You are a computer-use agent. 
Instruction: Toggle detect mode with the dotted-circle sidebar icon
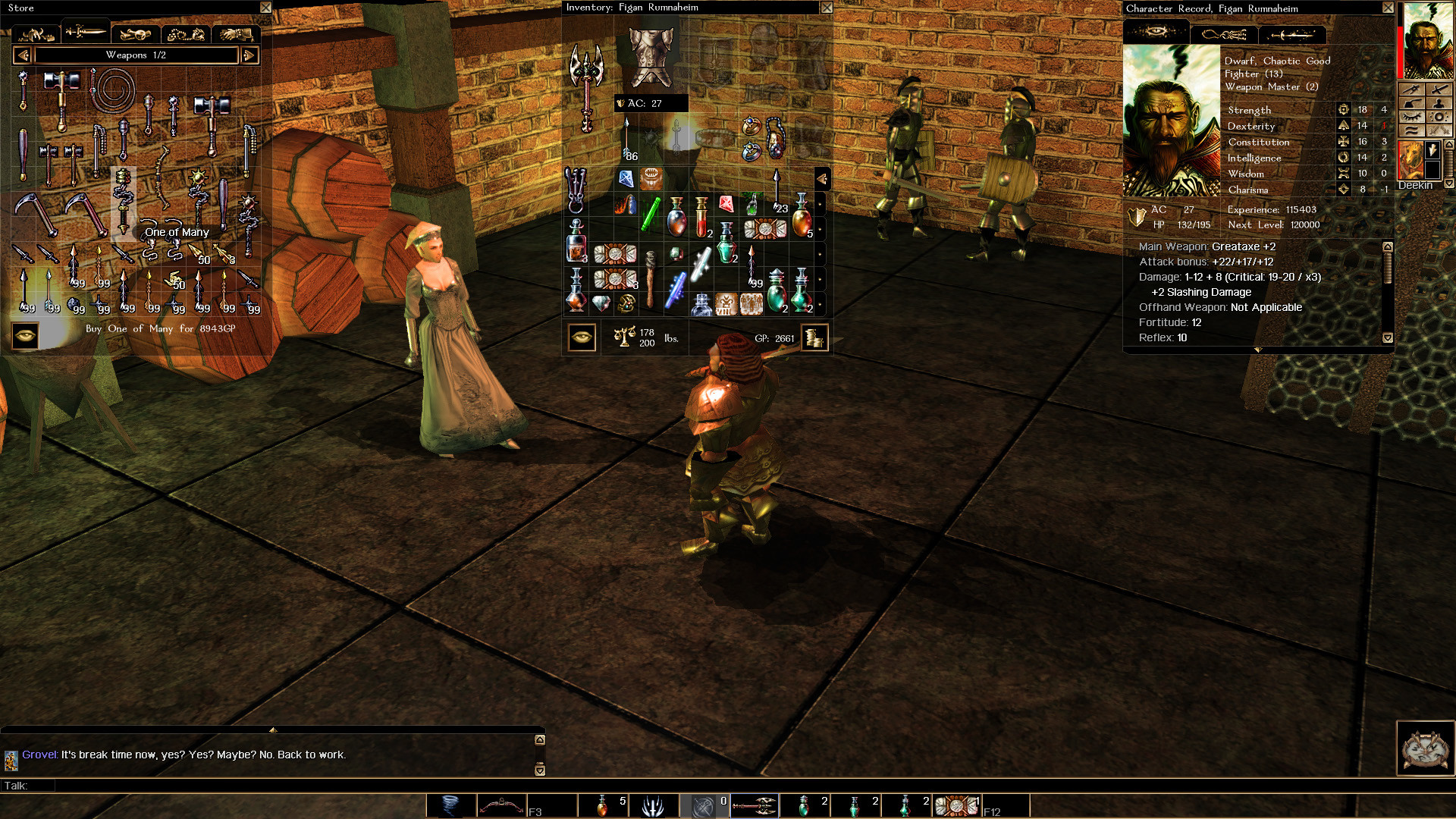pyautogui.click(x=1439, y=116)
